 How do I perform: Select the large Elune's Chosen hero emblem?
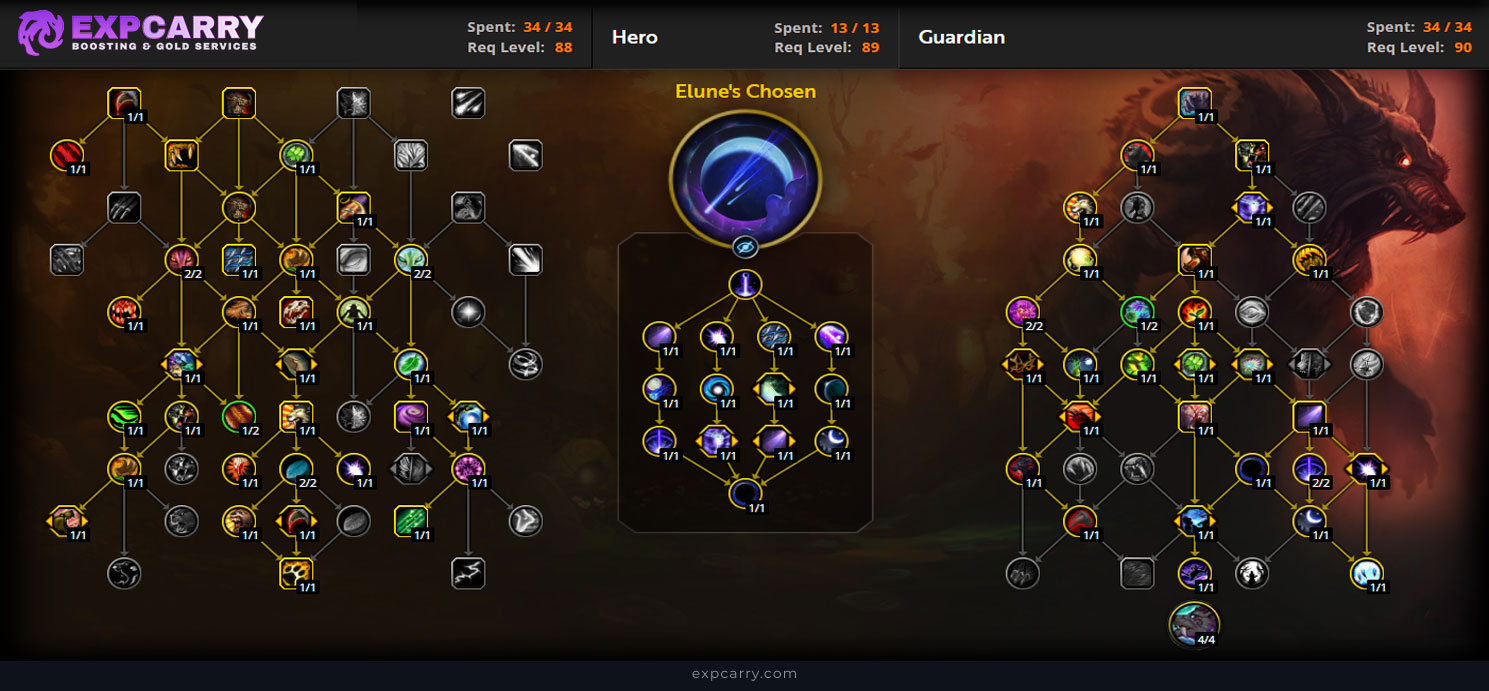745,165
